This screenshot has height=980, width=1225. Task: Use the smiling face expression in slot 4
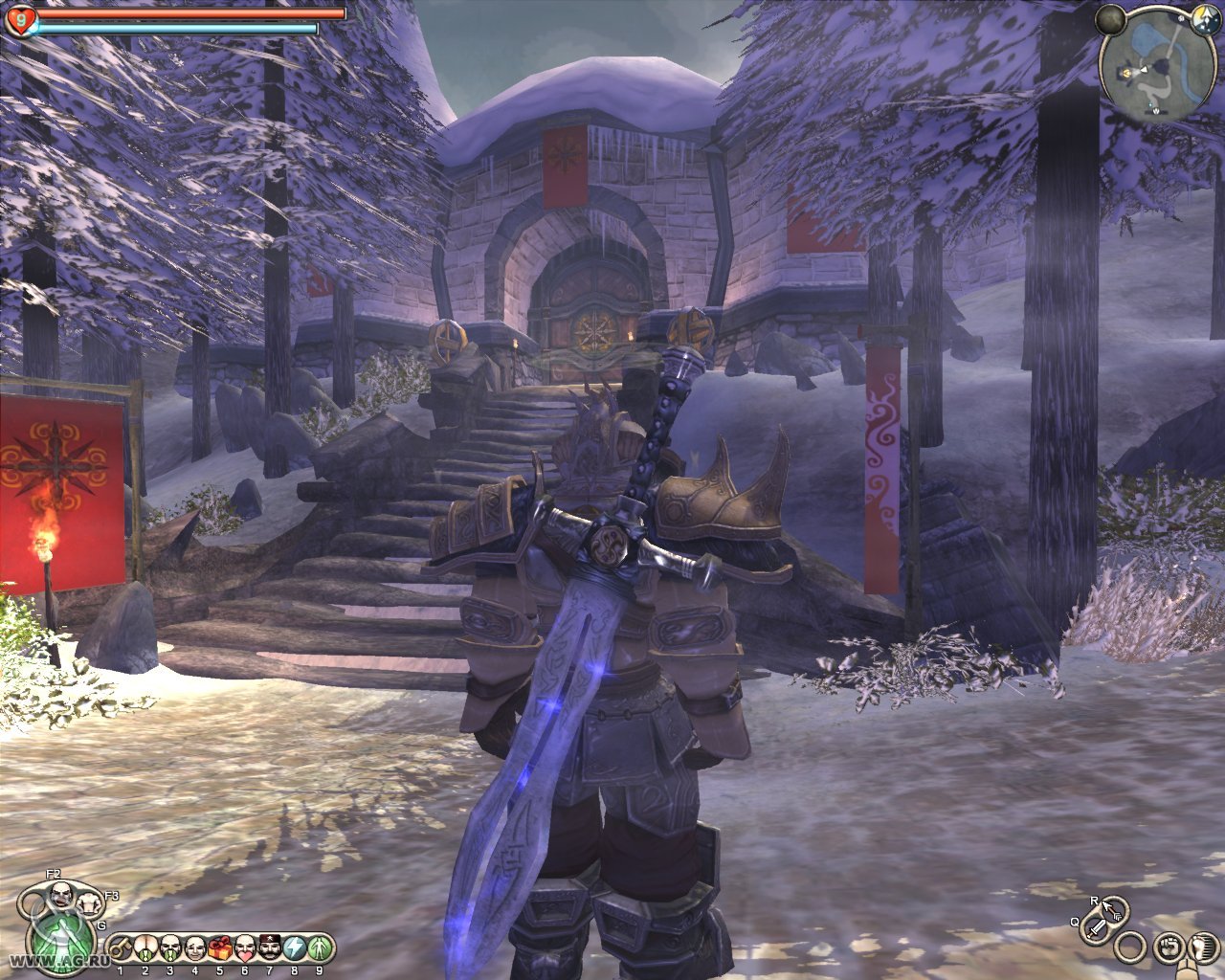[194, 948]
